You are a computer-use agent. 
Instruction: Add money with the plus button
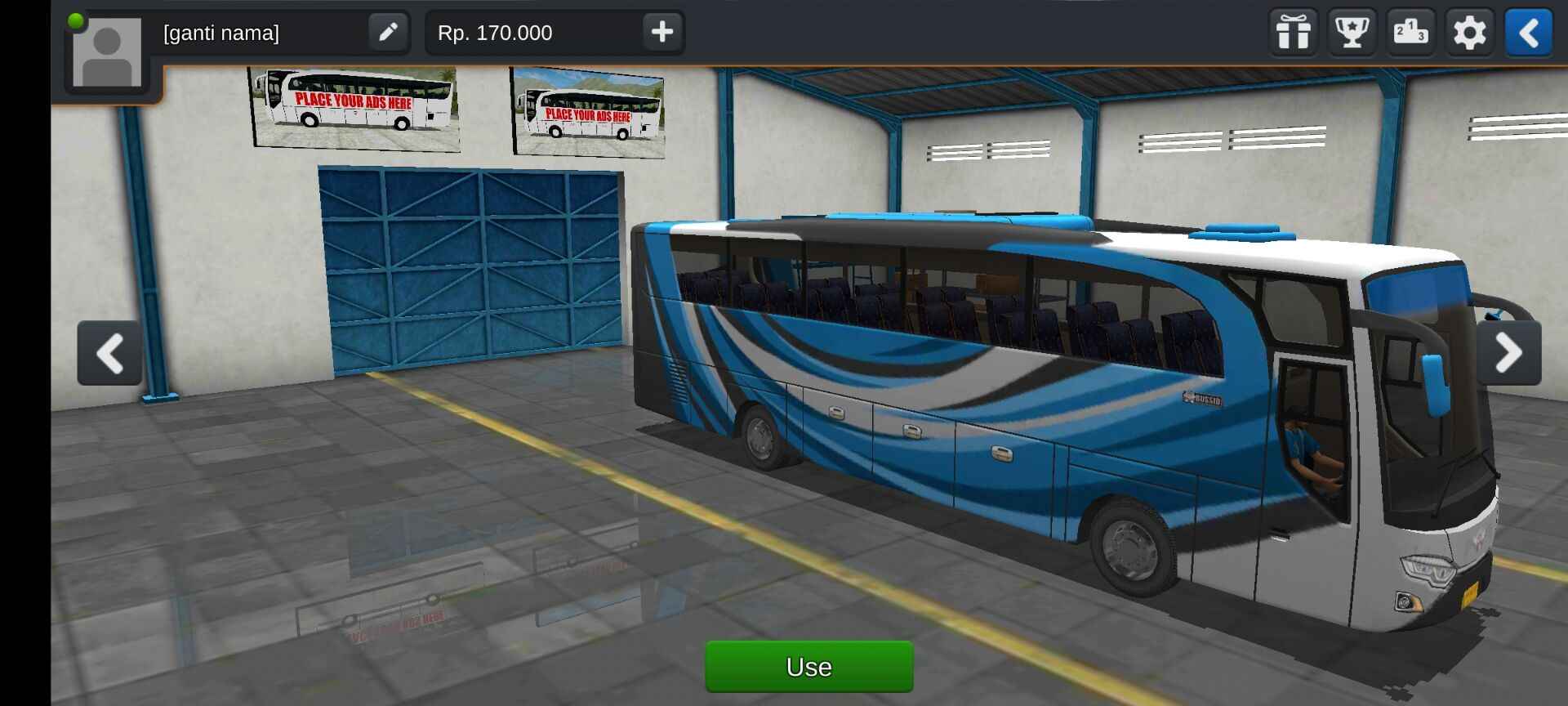click(x=661, y=33)
